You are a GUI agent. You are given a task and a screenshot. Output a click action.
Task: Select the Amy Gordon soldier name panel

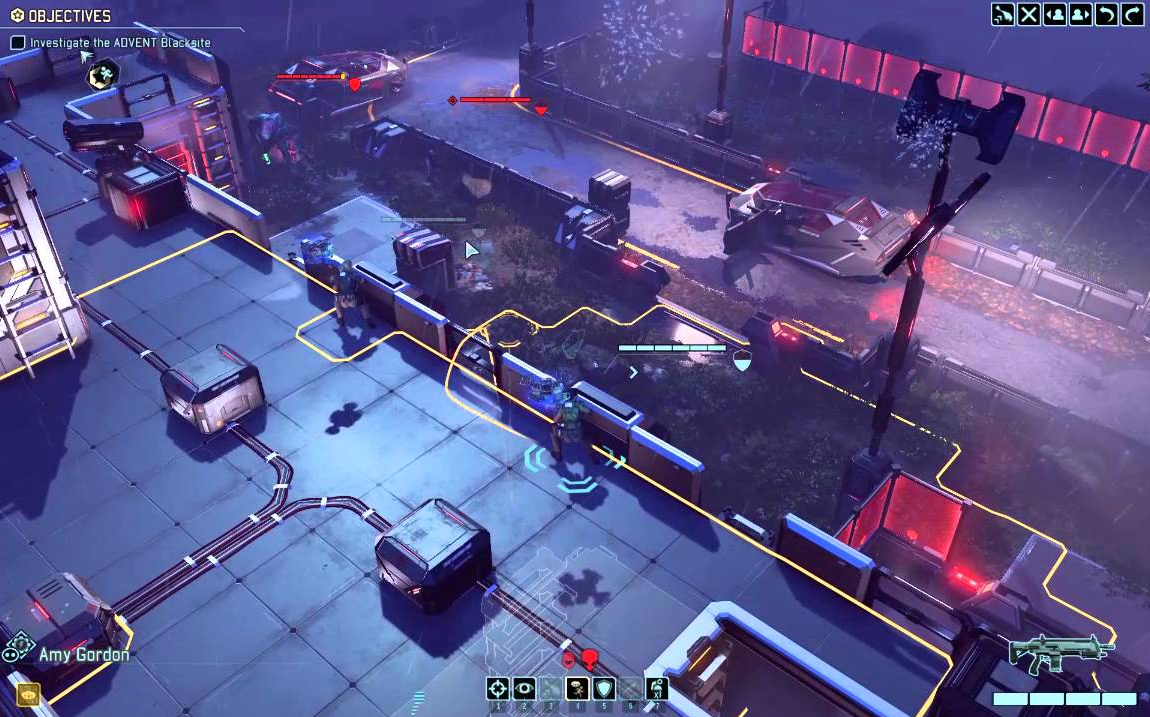[x=84, y=655]
